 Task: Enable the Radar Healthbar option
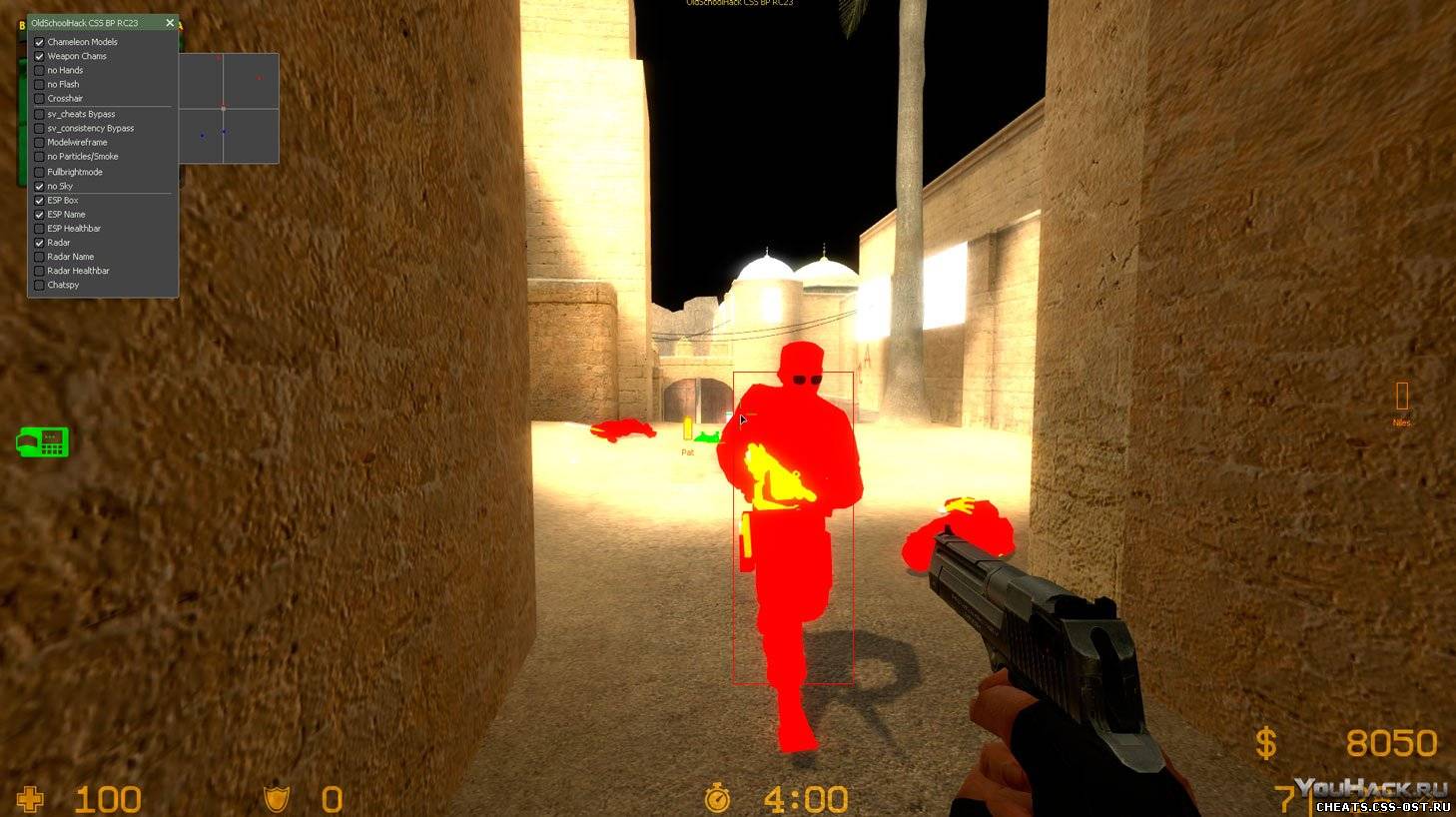[x=39, y=271]
